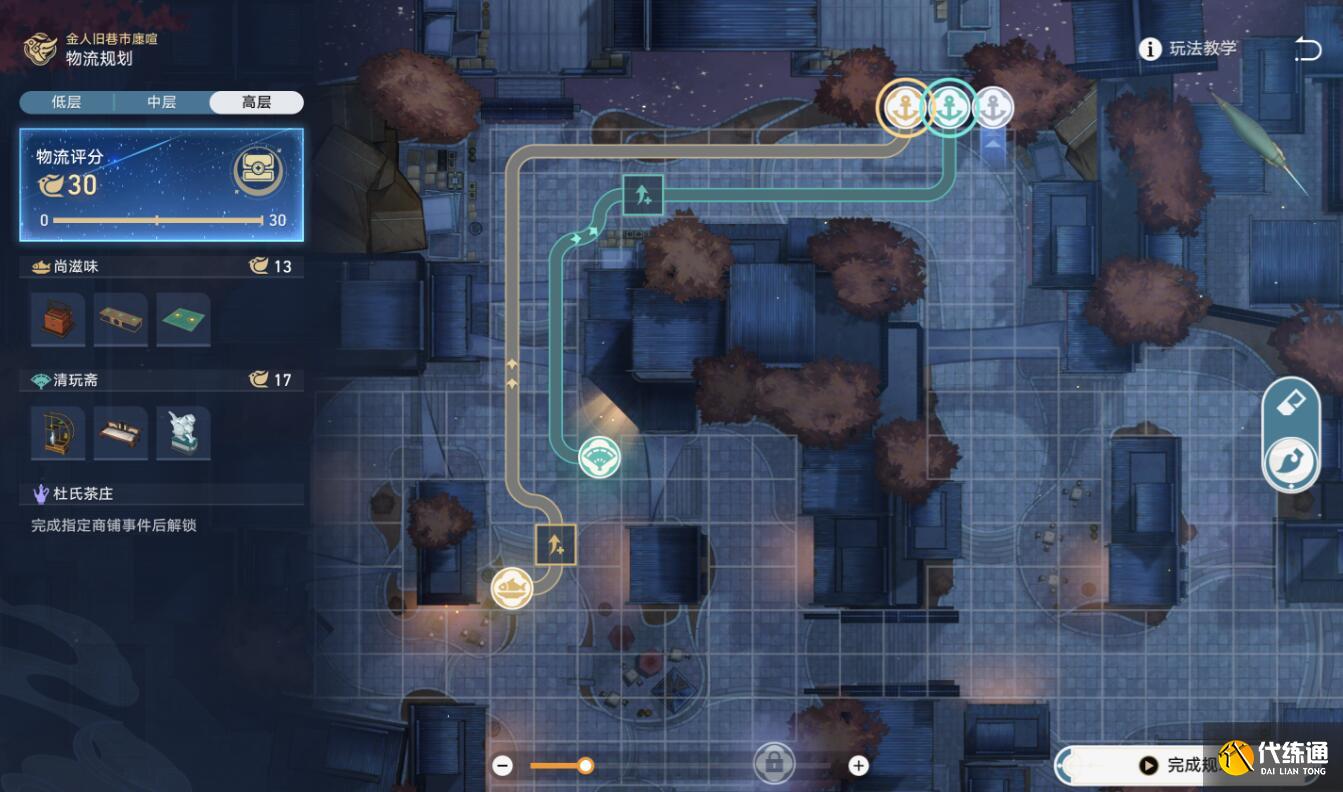
Task: Open the logistics score reward chest
Action: pos(258,172)
